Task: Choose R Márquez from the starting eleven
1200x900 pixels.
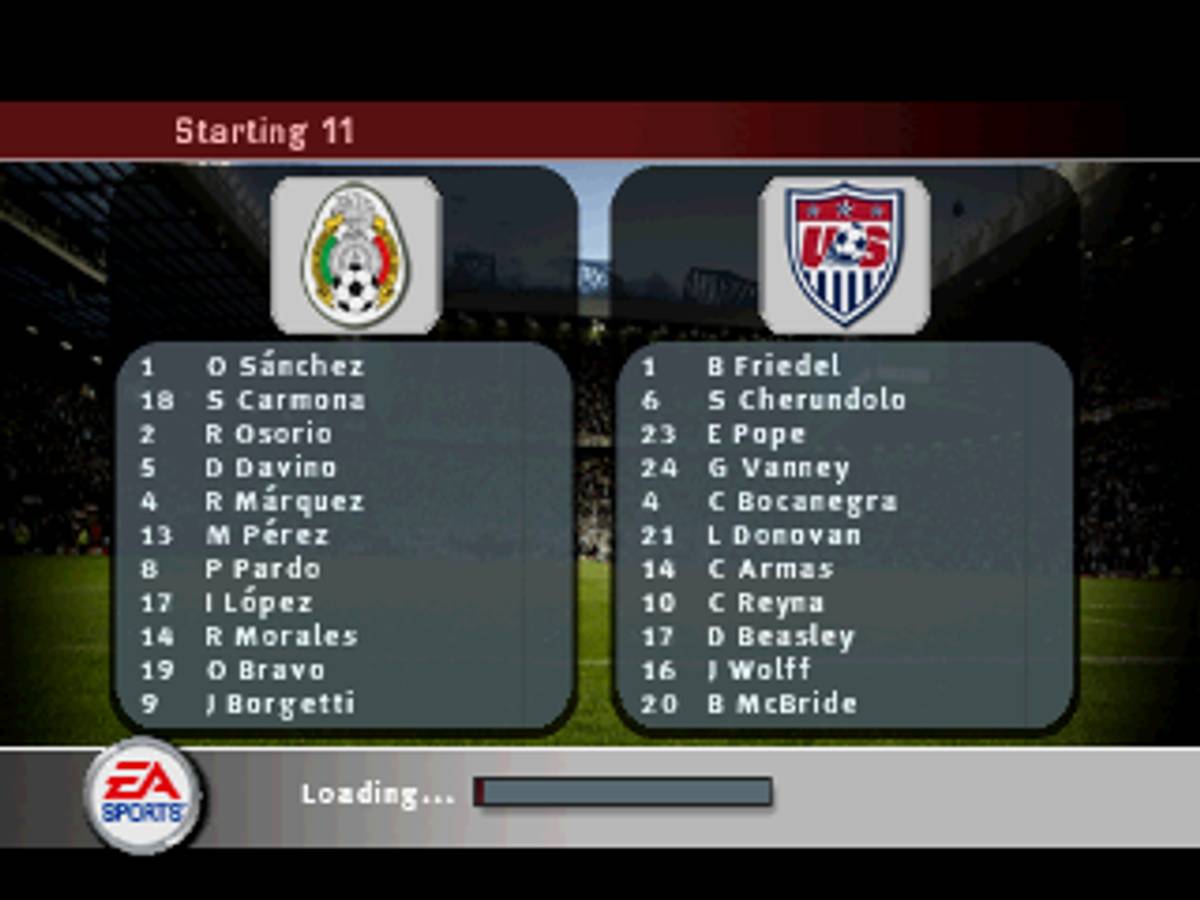Action: 285,501
